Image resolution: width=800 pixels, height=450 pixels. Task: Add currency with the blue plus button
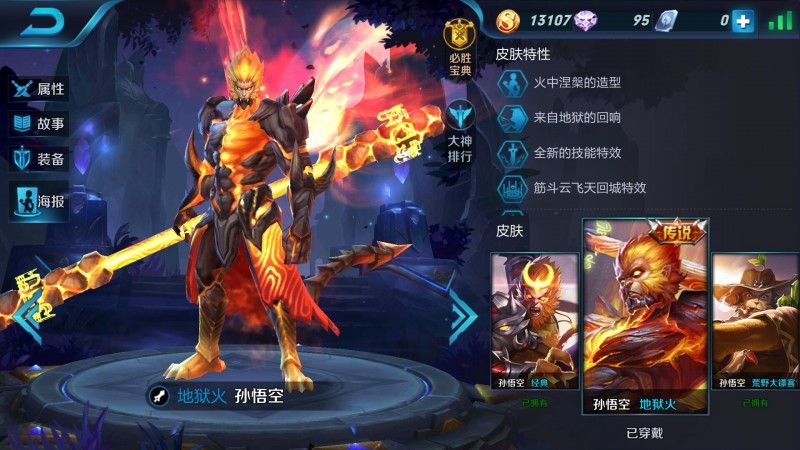pos(742,20)
